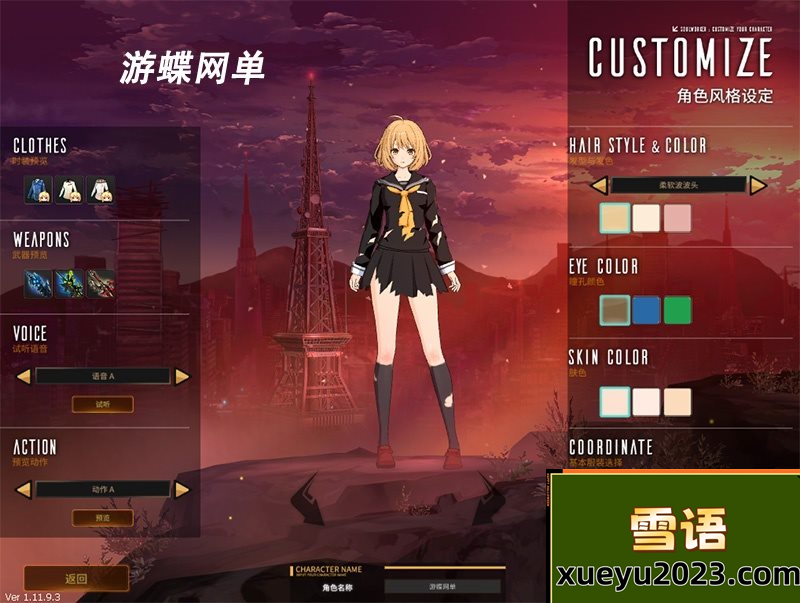This screenshot has height=603, width=800.
Task: Return with the 返回 back button
Action: (76, 578)
